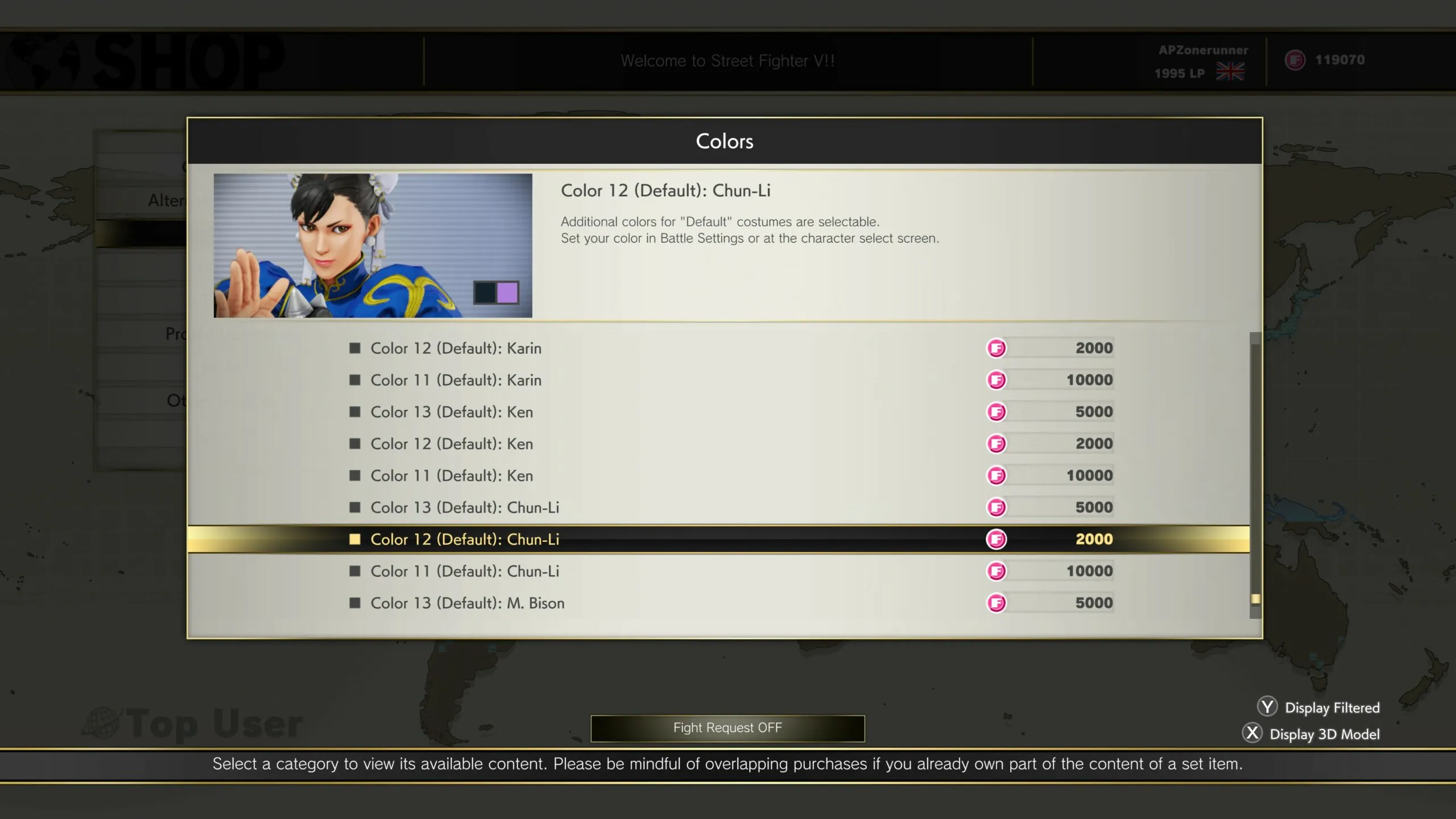Turn Fight Request OFF button on
Screen dimensions: 1456x819
click(x=727, y=727)
